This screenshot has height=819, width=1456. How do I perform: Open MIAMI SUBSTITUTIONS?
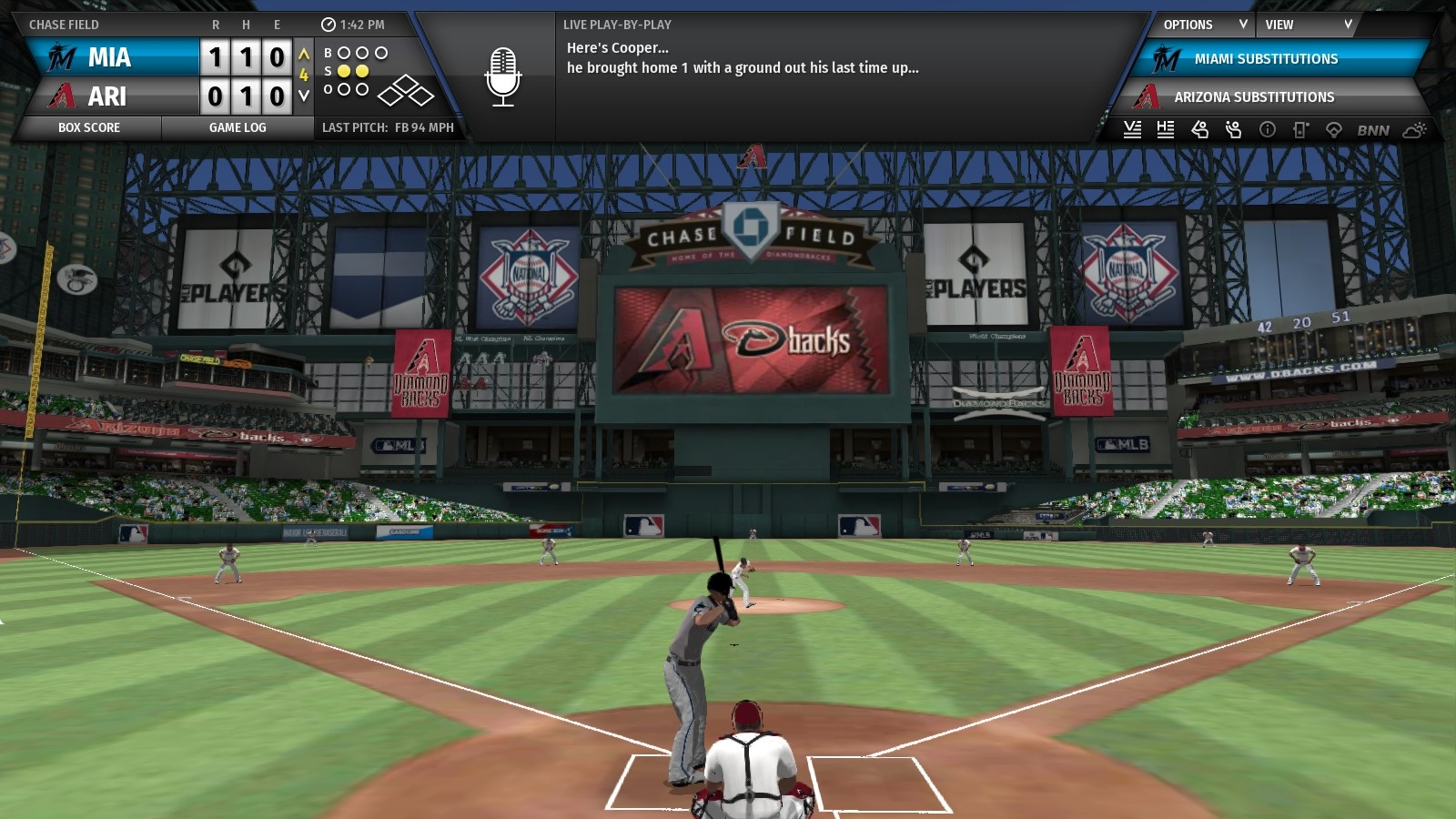(x=1265, y=58)
